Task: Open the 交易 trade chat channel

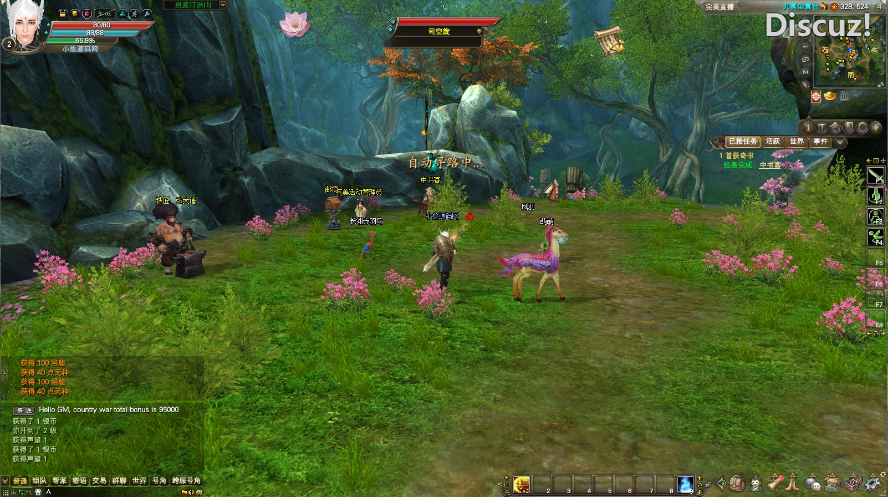Action: point(99,481)
